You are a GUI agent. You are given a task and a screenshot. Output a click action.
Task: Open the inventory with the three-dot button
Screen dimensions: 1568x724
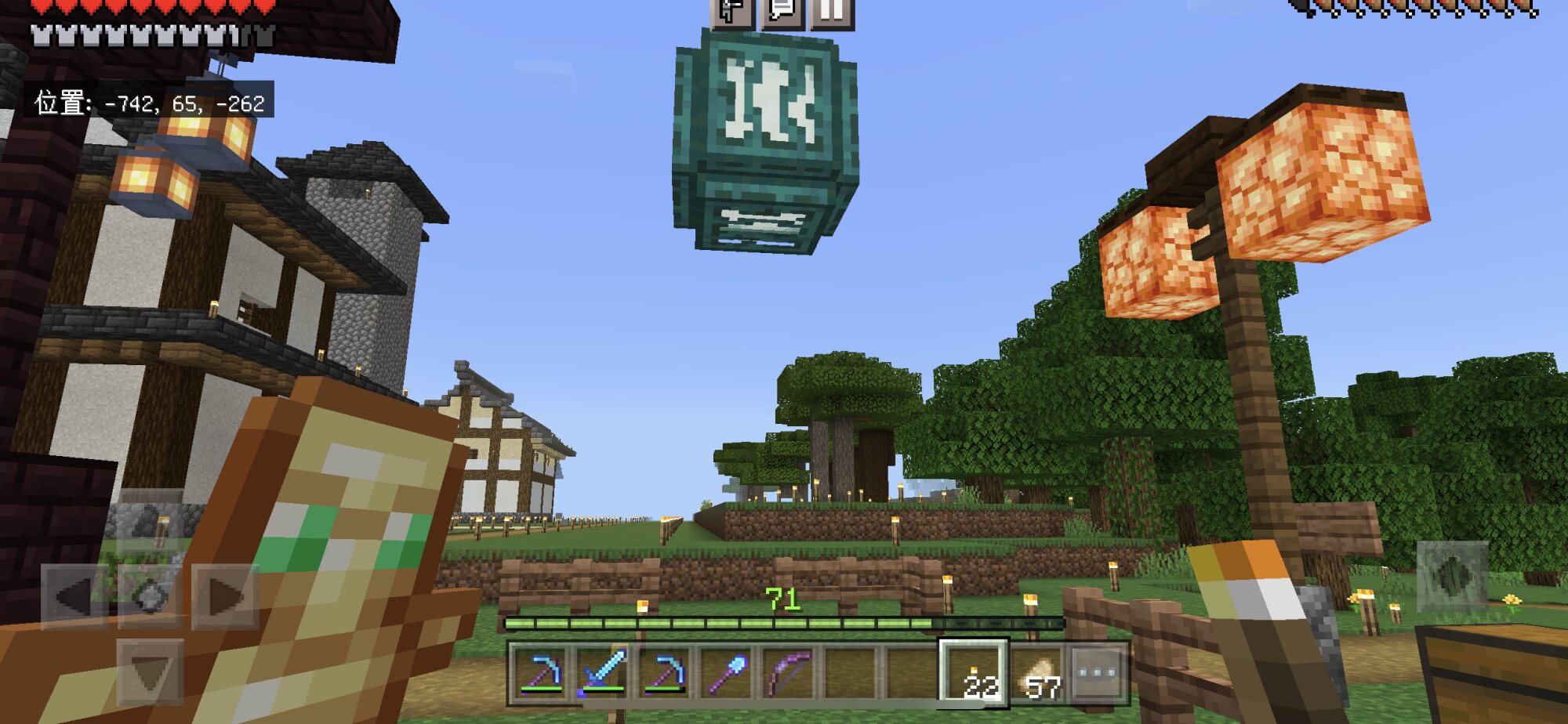click(1098, 674)
